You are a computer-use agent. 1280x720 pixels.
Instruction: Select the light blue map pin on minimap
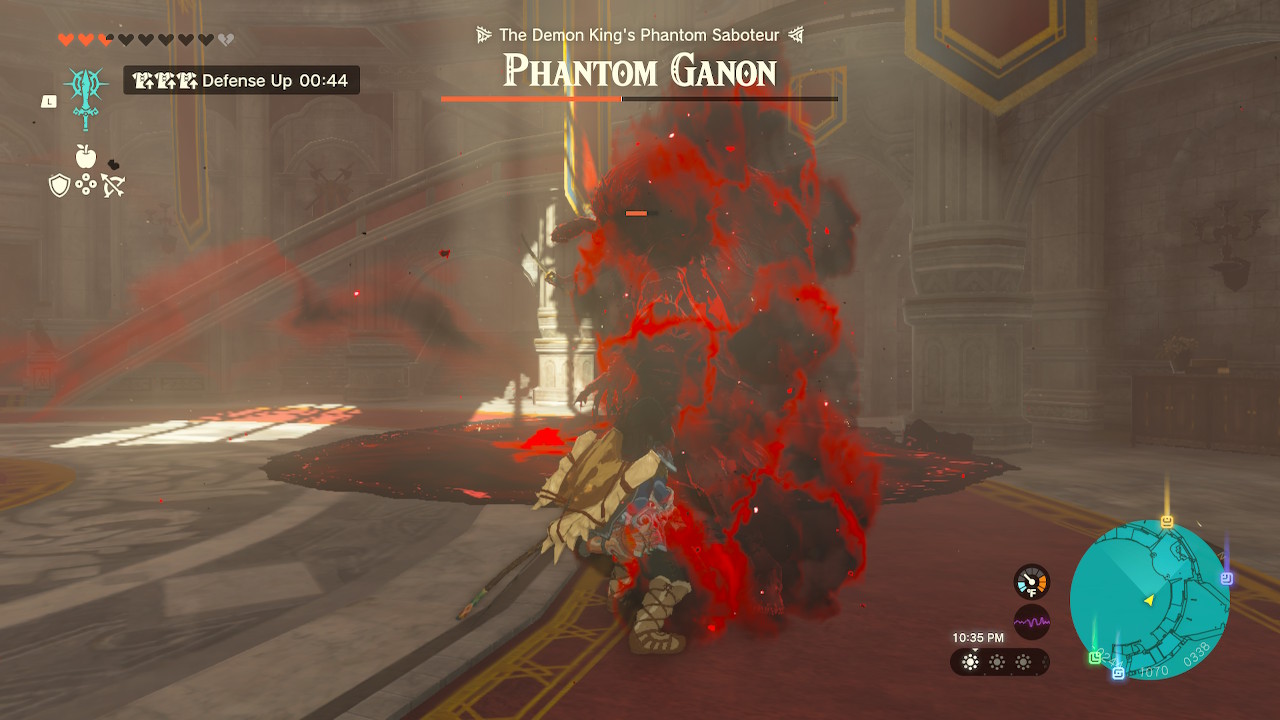[x=1118, y=673]
